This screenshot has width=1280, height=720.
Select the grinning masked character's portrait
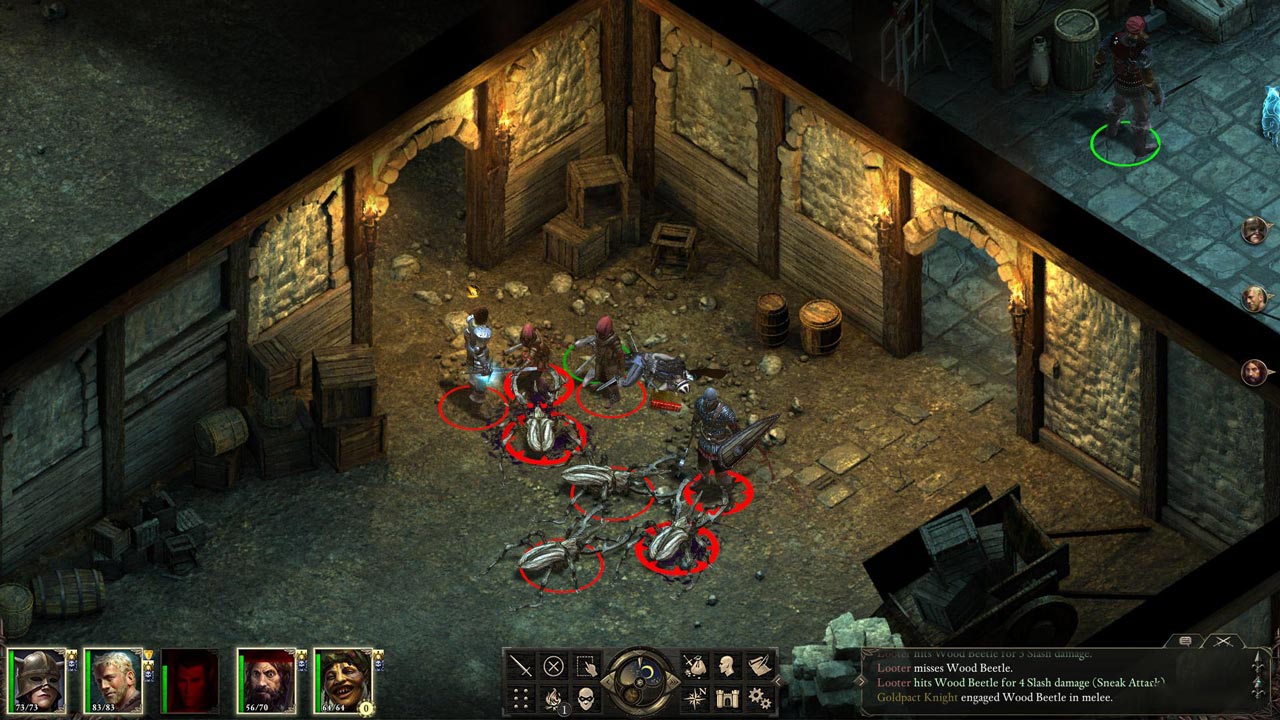341,679
